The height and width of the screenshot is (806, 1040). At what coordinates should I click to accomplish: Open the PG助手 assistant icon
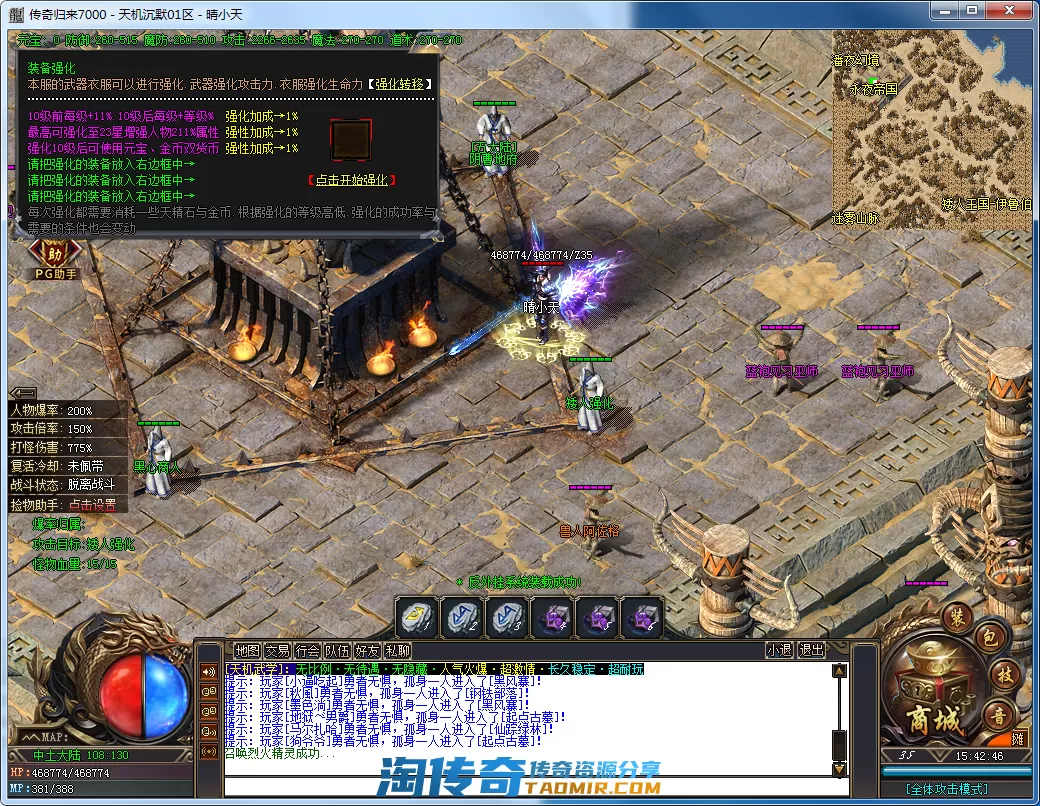56,259
